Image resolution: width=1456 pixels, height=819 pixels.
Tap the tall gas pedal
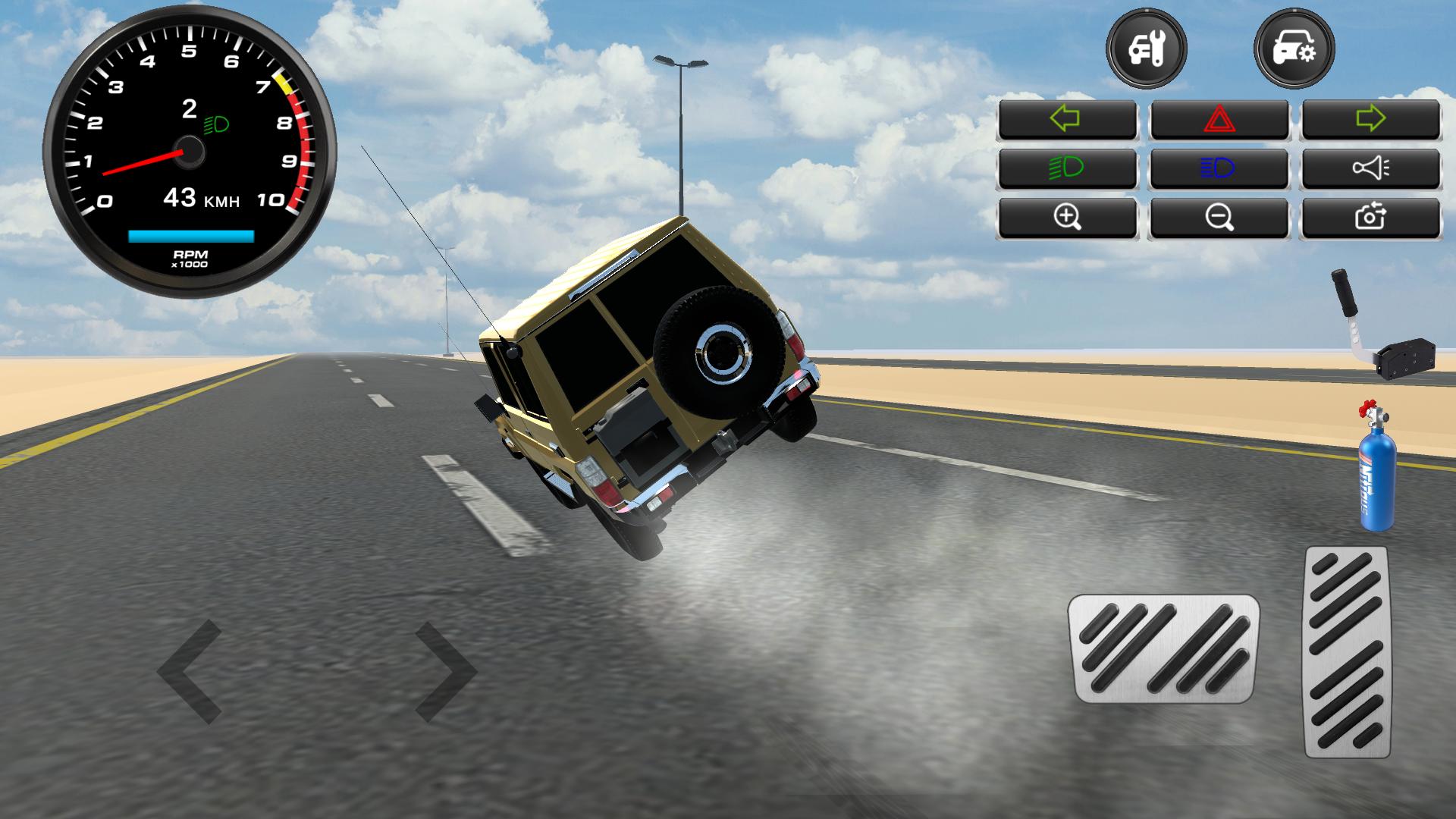pyautogui.click(x=1348, y=651)
